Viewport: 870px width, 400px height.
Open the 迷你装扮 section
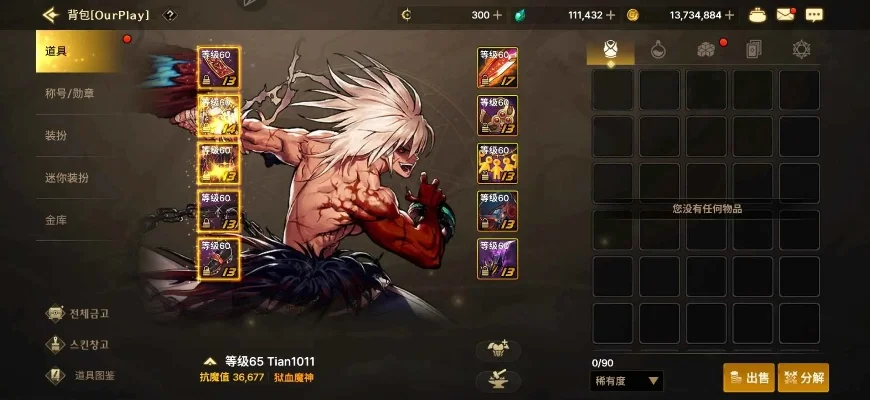click(x=80, y=177)
